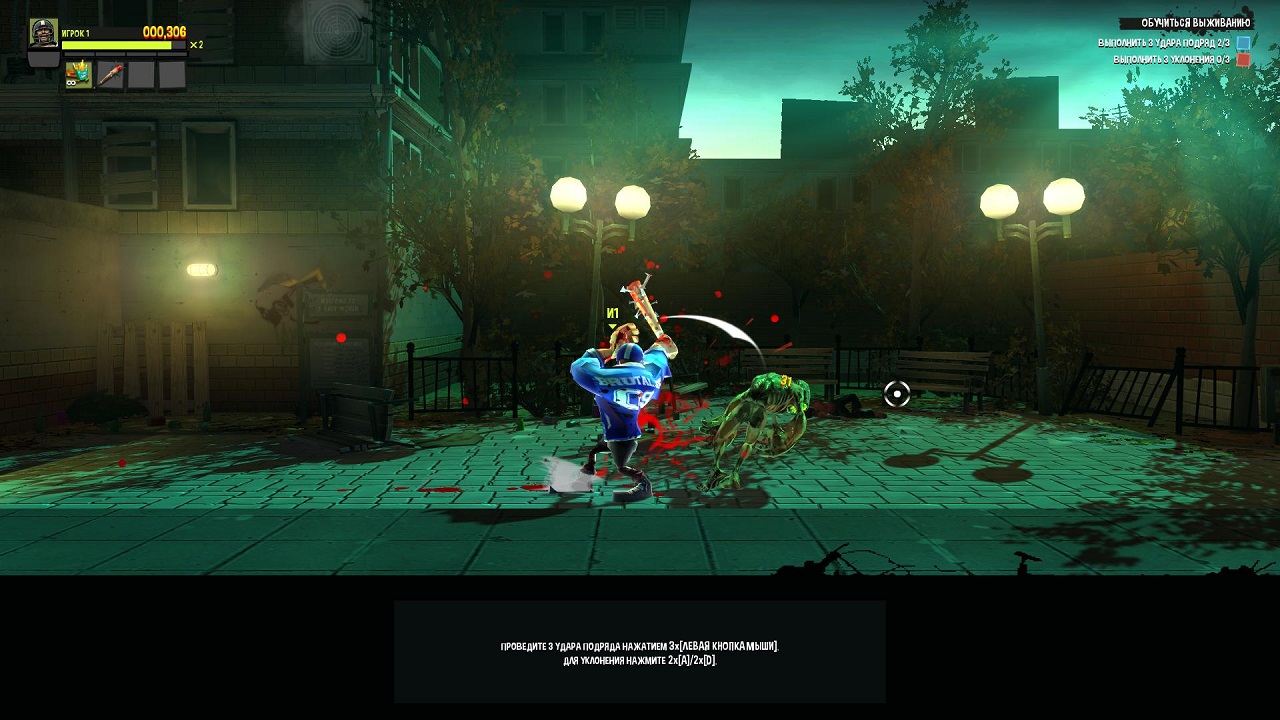Click the three-hits-in-a-row objective checkbox
Screen dimensions: 1280x720
[x=1243, y=43]
